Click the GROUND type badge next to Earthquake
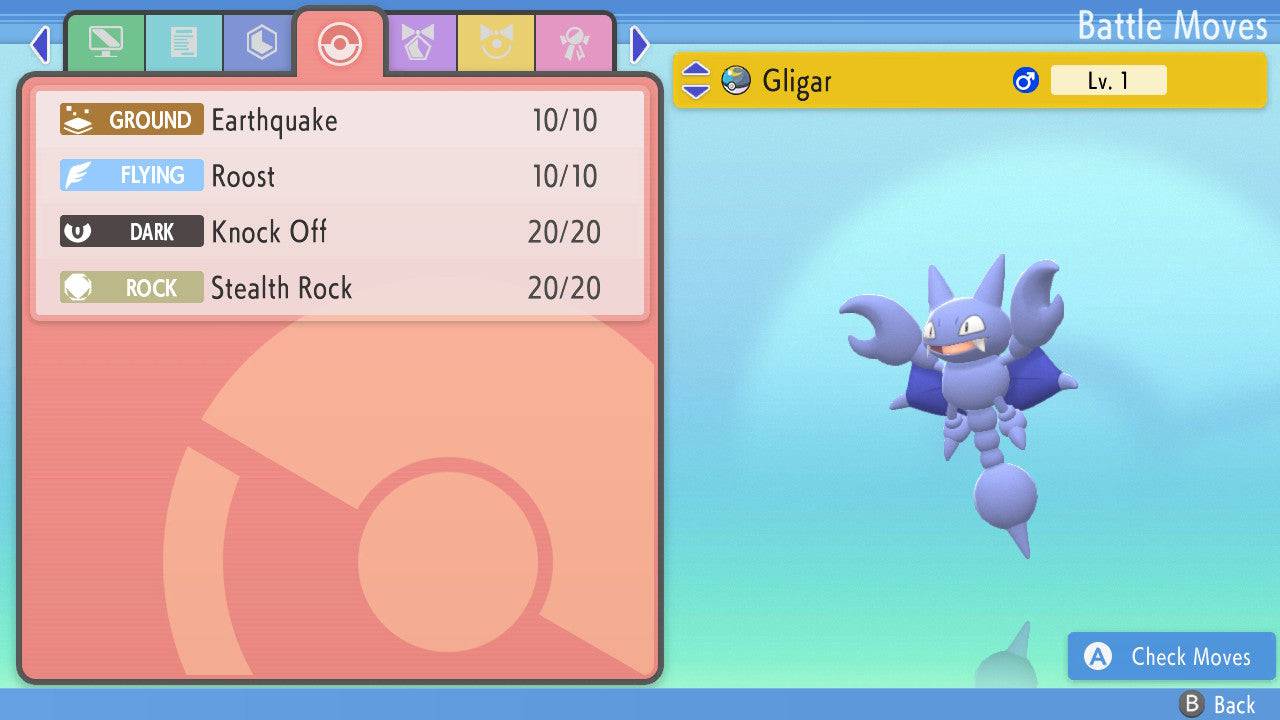Screen dimensions: 1280x720 pyautogui.click(x=131, y=120)
